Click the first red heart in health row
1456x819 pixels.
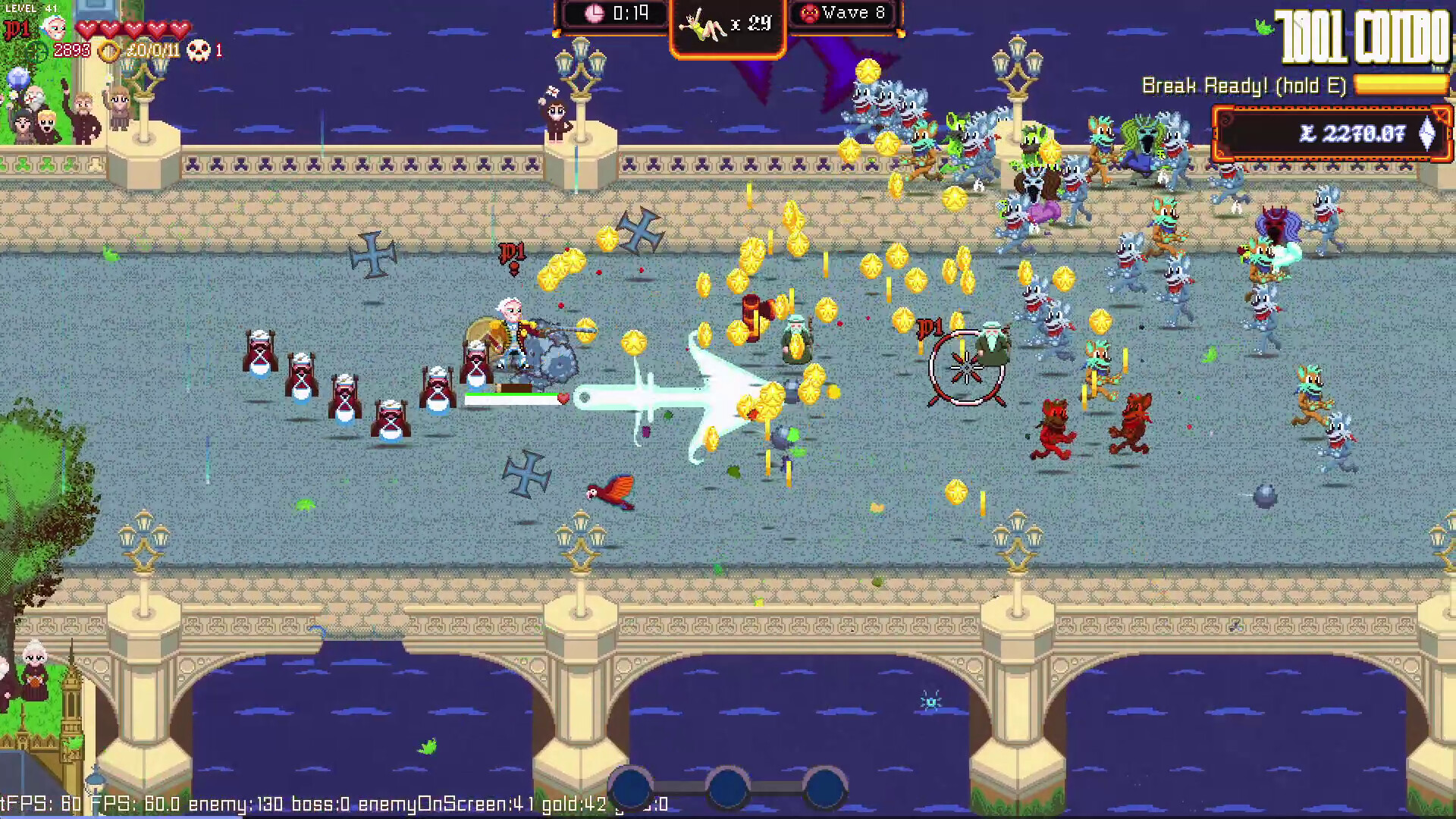pyautogui.click(x=87, y=28)
